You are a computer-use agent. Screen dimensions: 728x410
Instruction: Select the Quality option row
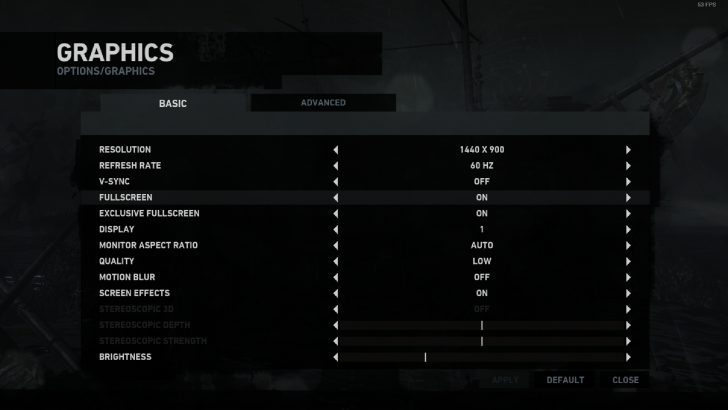click(200, 261)
